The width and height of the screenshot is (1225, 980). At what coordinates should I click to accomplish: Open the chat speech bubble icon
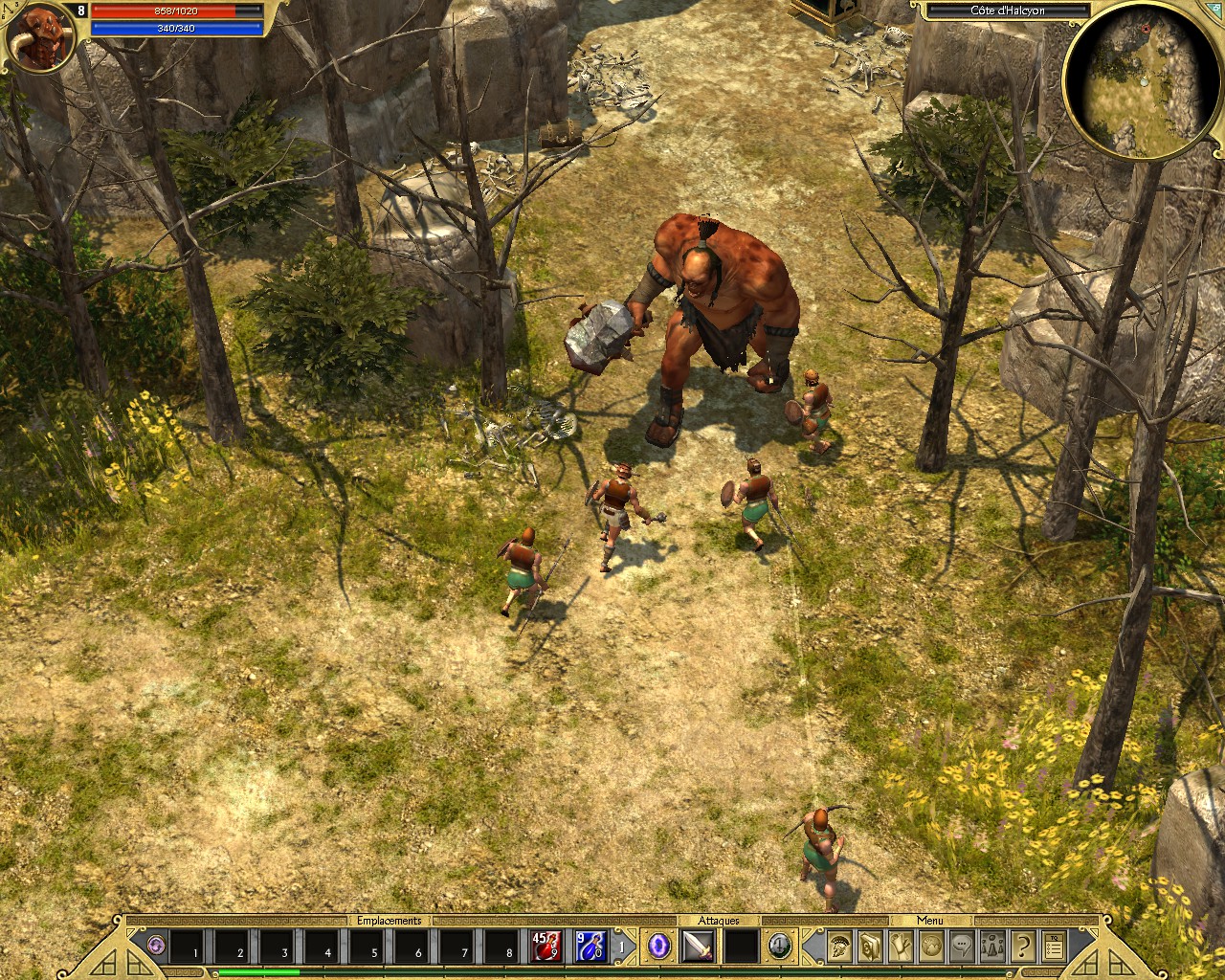[961, 944]
